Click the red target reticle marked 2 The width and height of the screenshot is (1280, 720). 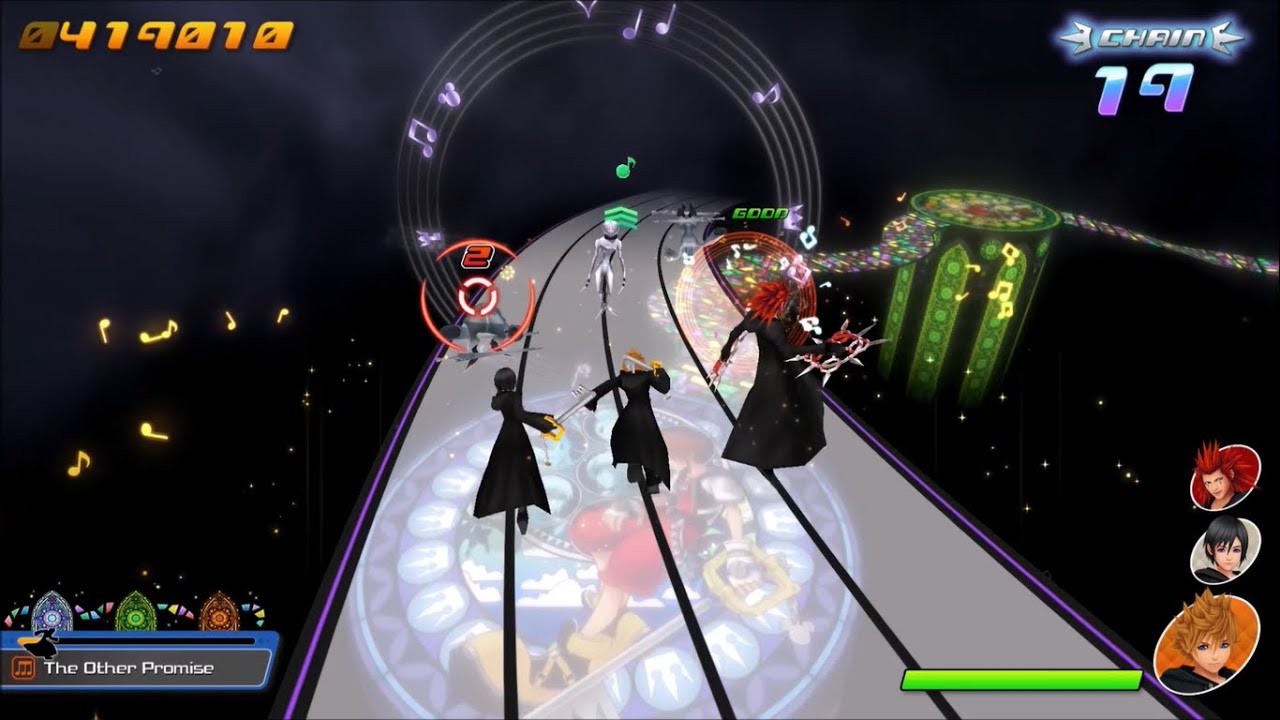click(475, 290)
